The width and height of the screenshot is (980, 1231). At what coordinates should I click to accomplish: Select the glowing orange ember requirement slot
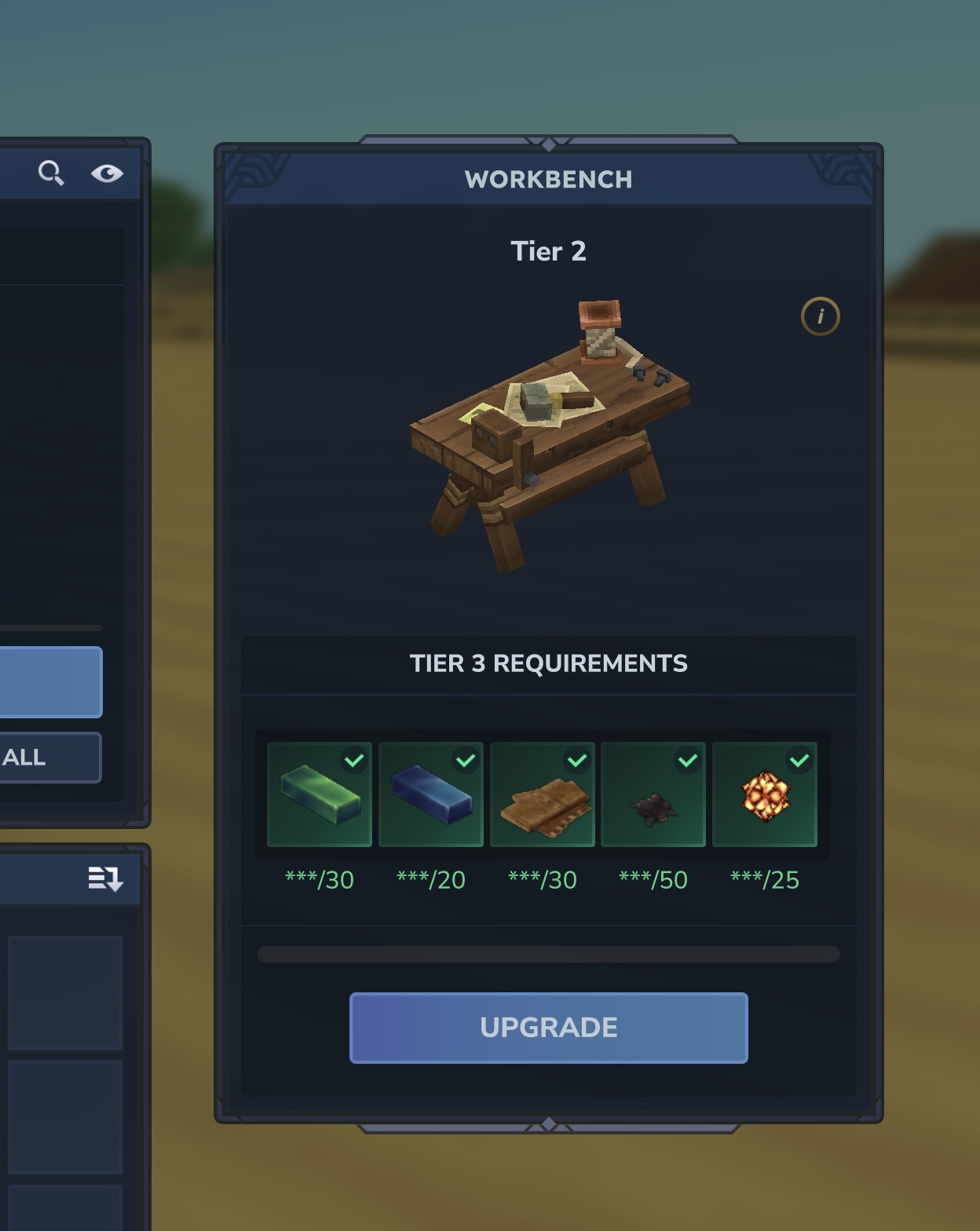pyautogui.click(x=765, y=794)
